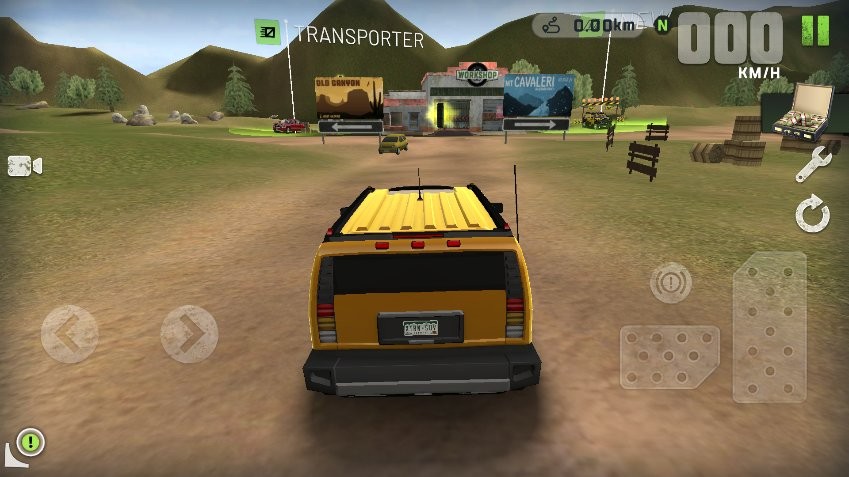Open repair with the wrench icon
849x477 pixels.
click(x=813, y=164)
